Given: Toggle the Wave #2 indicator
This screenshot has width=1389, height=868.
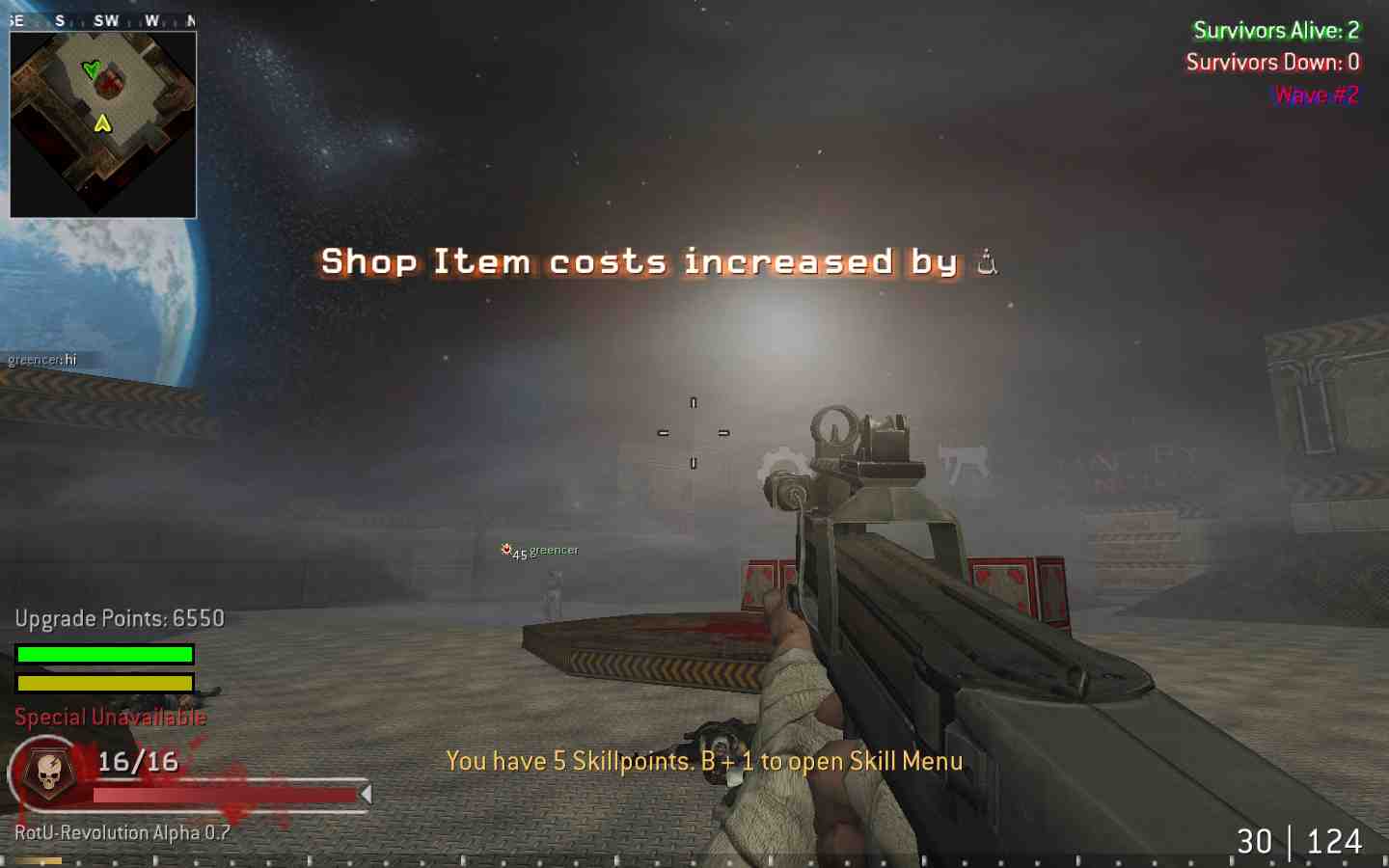Looking at the screenshot, I should 1315,95.
